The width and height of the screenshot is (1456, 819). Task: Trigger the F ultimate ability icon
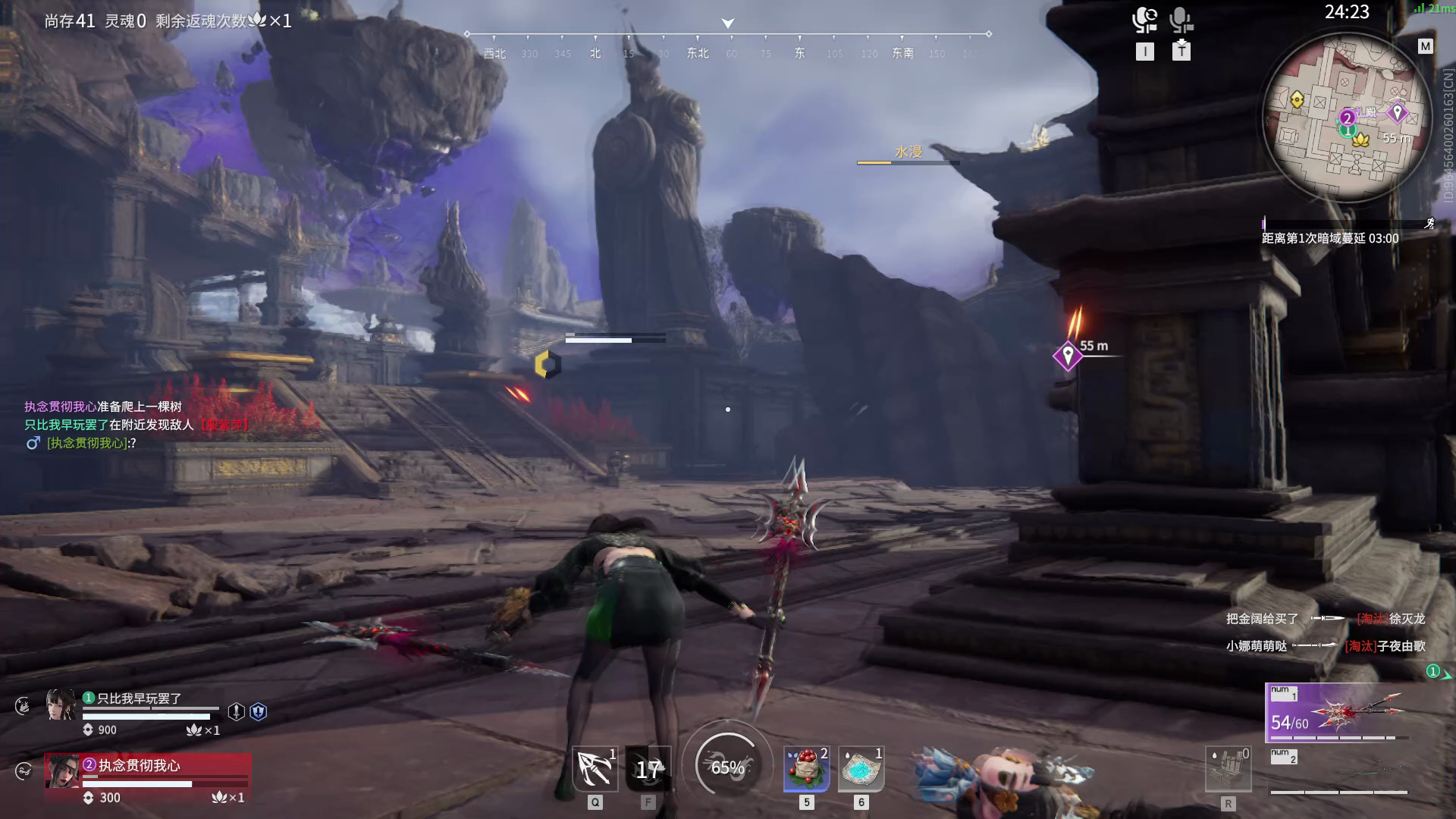[648, 769]
